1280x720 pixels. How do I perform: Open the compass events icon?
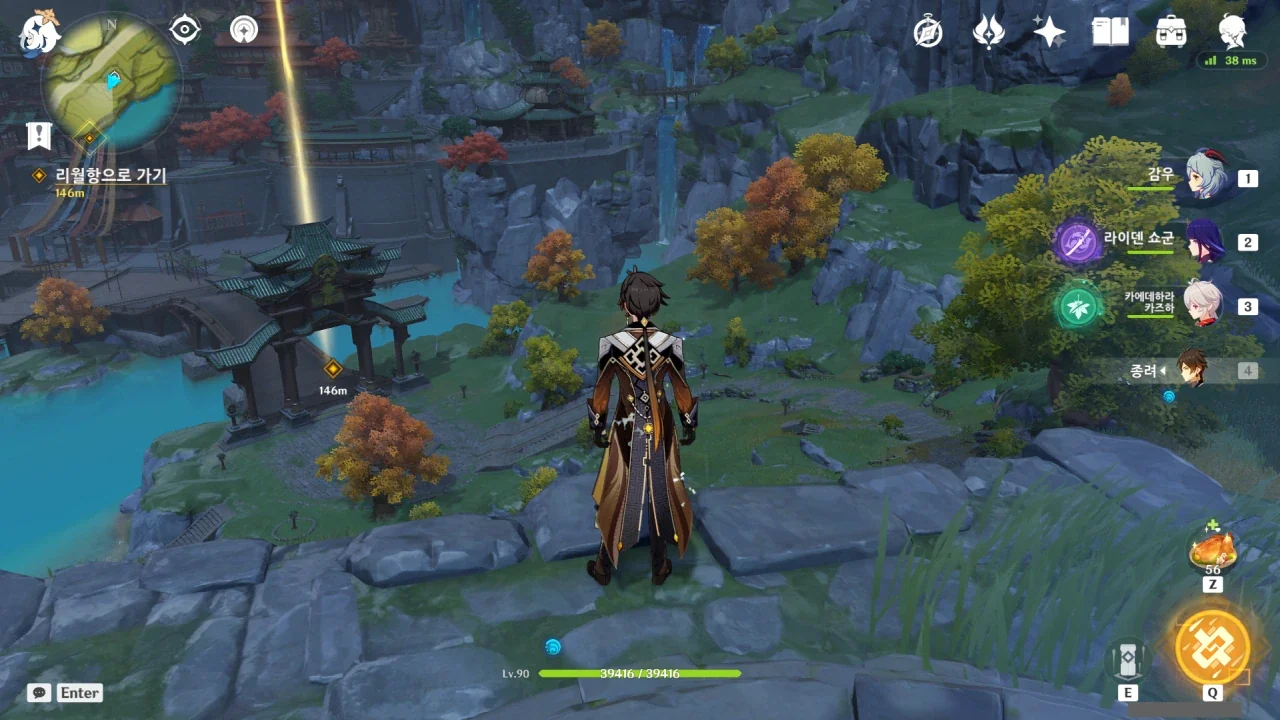(x=928, y=32)
